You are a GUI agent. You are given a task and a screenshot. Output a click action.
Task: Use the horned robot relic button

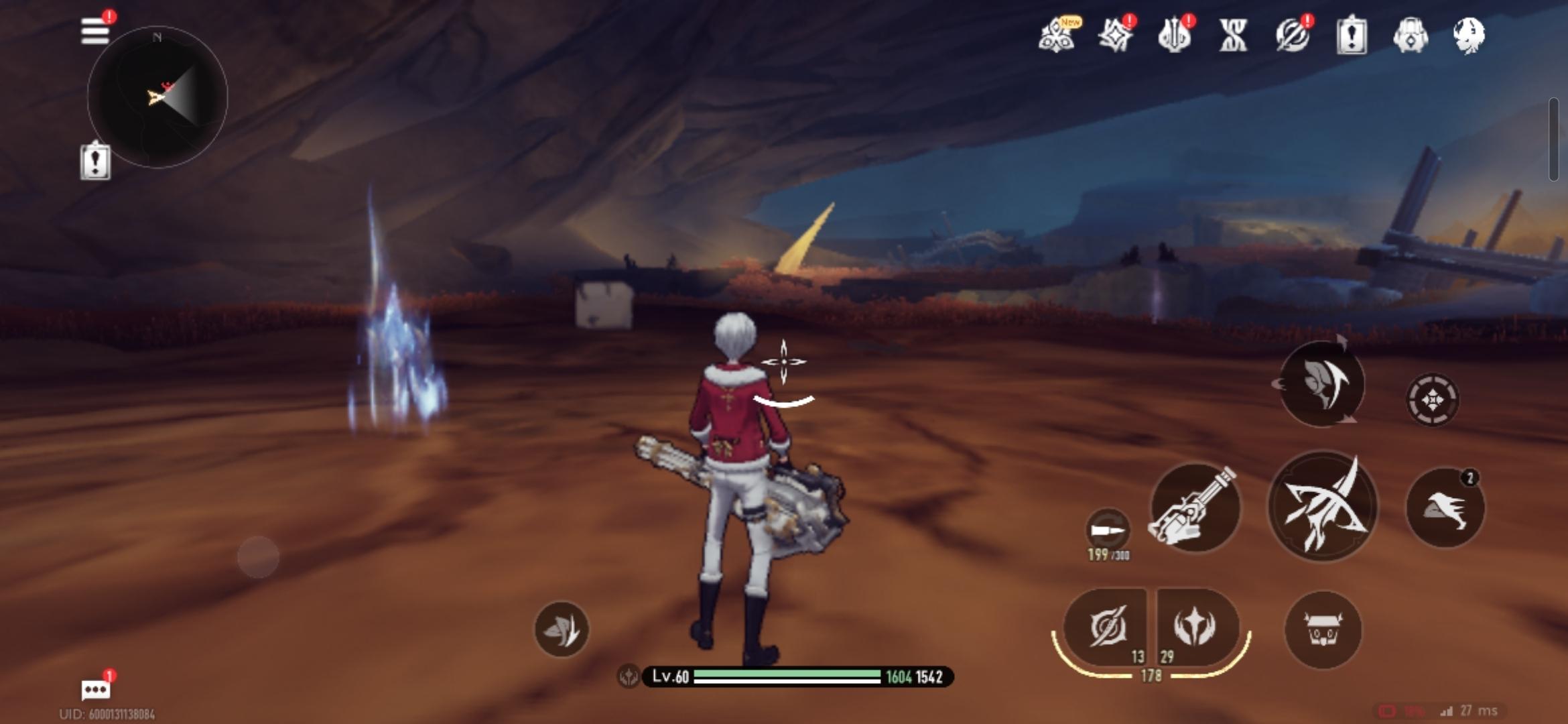[x=1323, y=629]
